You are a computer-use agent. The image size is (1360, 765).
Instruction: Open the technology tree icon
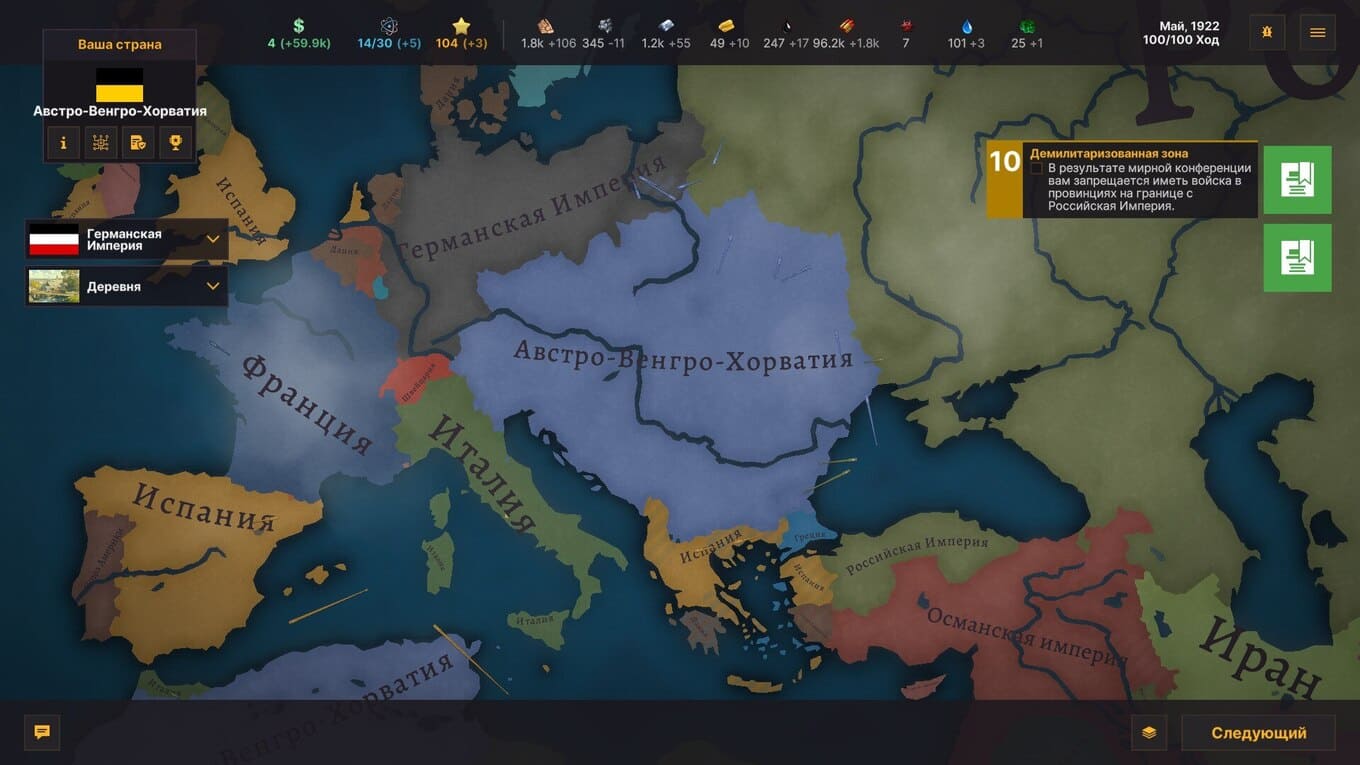tap(101, 143)
